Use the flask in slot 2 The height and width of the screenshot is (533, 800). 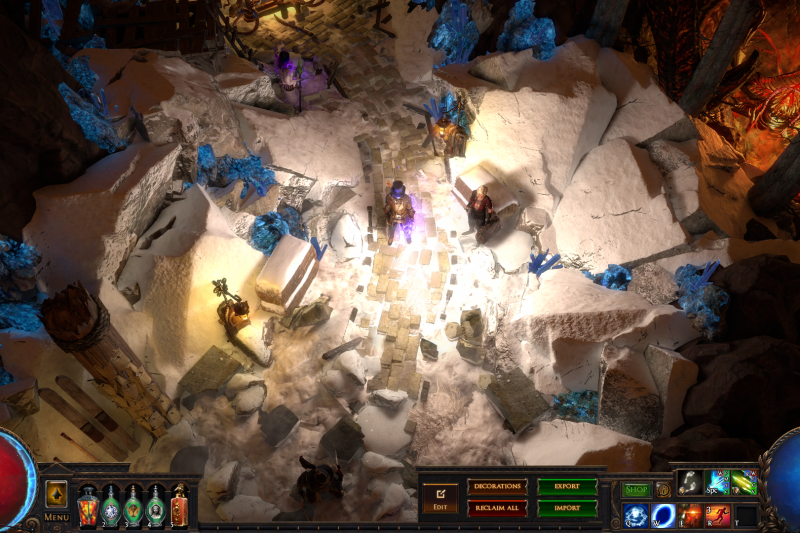tap(111, 505)
